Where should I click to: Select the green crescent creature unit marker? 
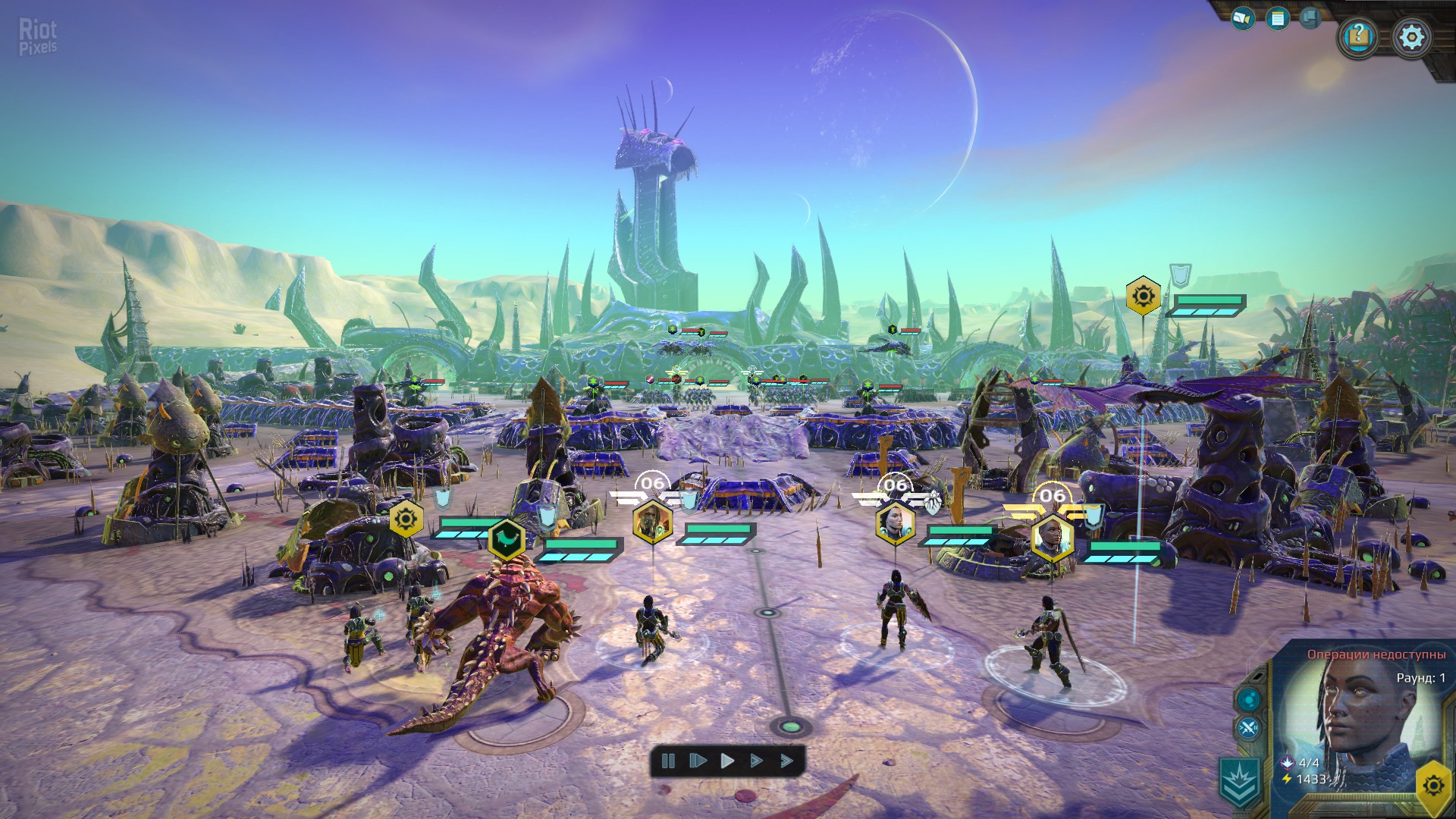507,539
